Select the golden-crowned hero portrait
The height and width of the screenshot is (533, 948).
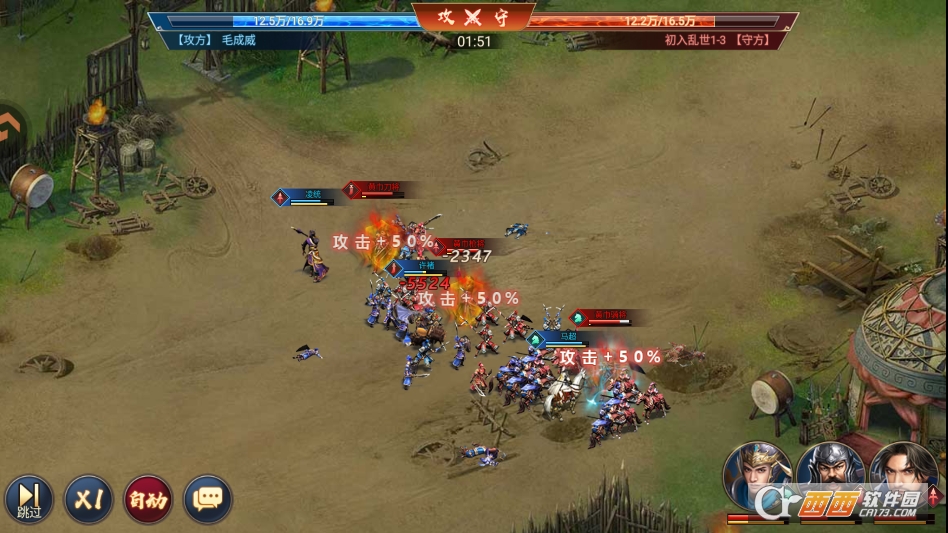tap(757, 477)
